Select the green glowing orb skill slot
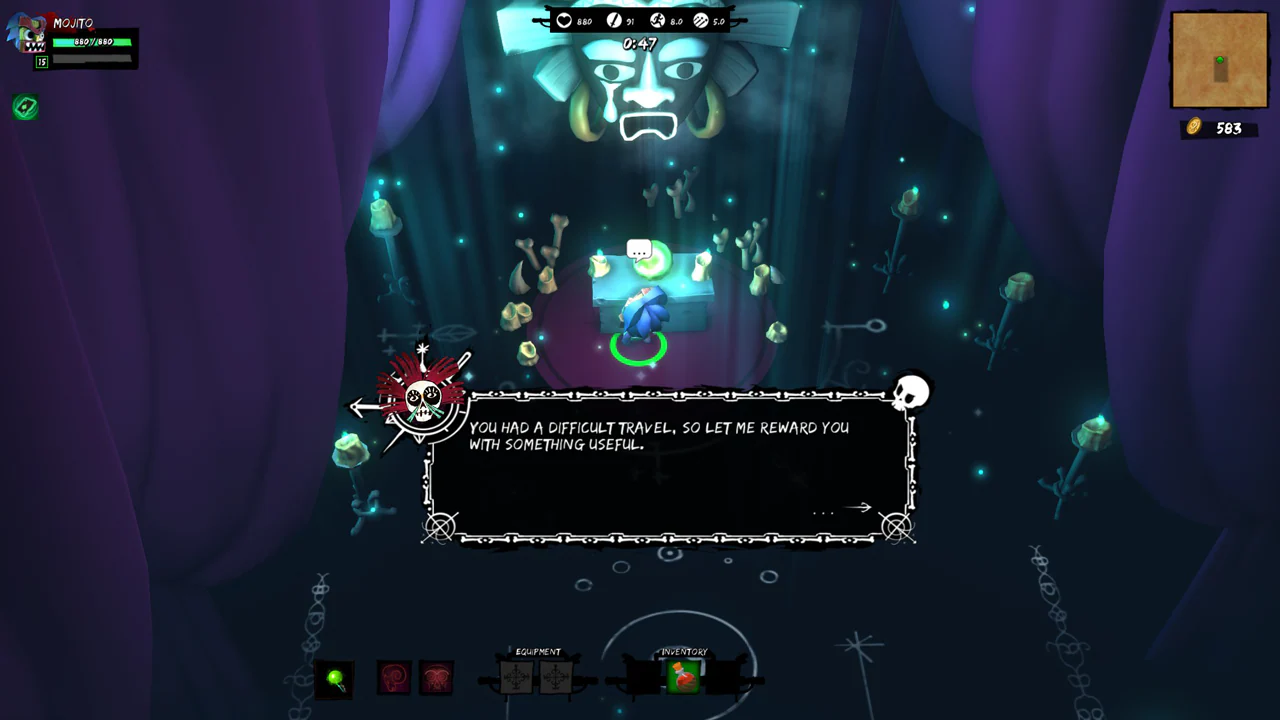This screenshot has width=1280, height=720. click(335, 679)
